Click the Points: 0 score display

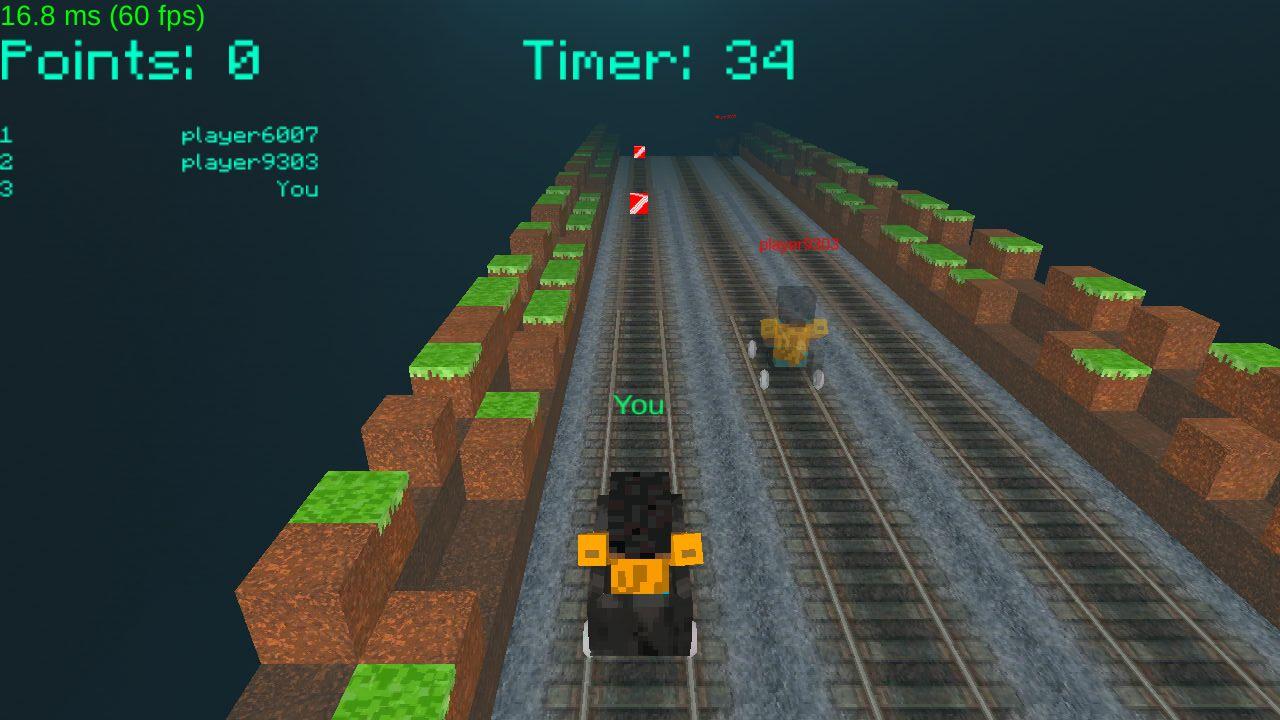pyautogui.click(x=130, y=60)
